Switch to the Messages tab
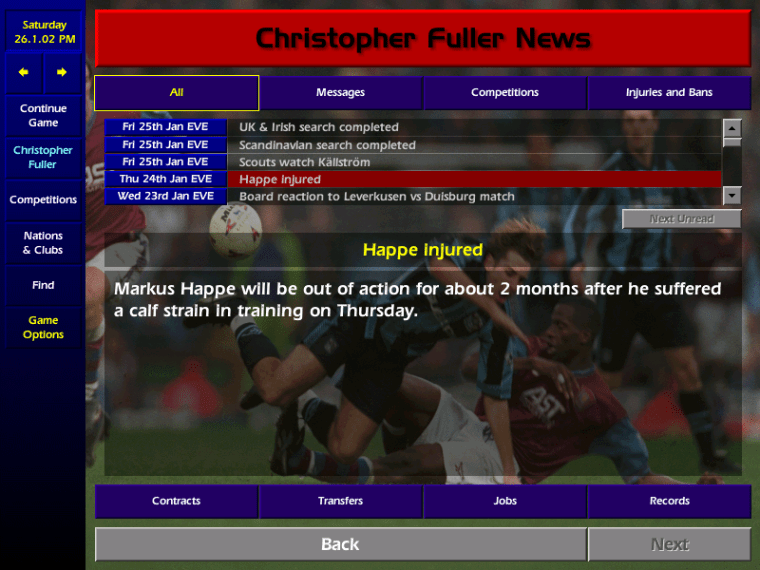 coord(341,93)
